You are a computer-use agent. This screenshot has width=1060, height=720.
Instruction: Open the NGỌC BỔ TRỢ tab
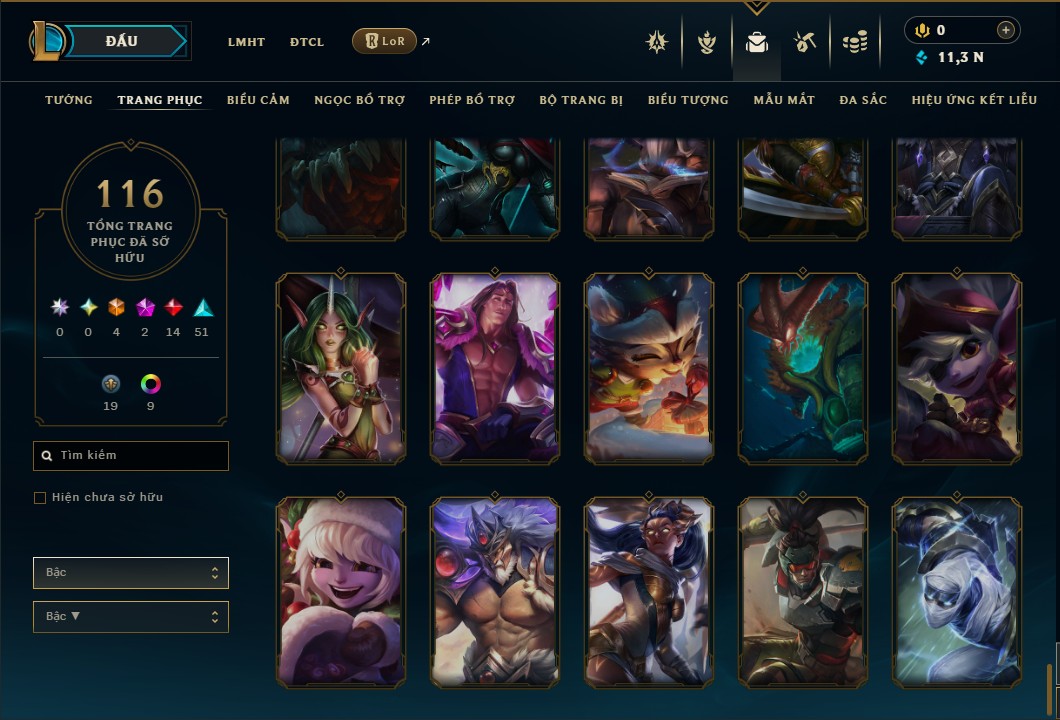coord(359,100)
